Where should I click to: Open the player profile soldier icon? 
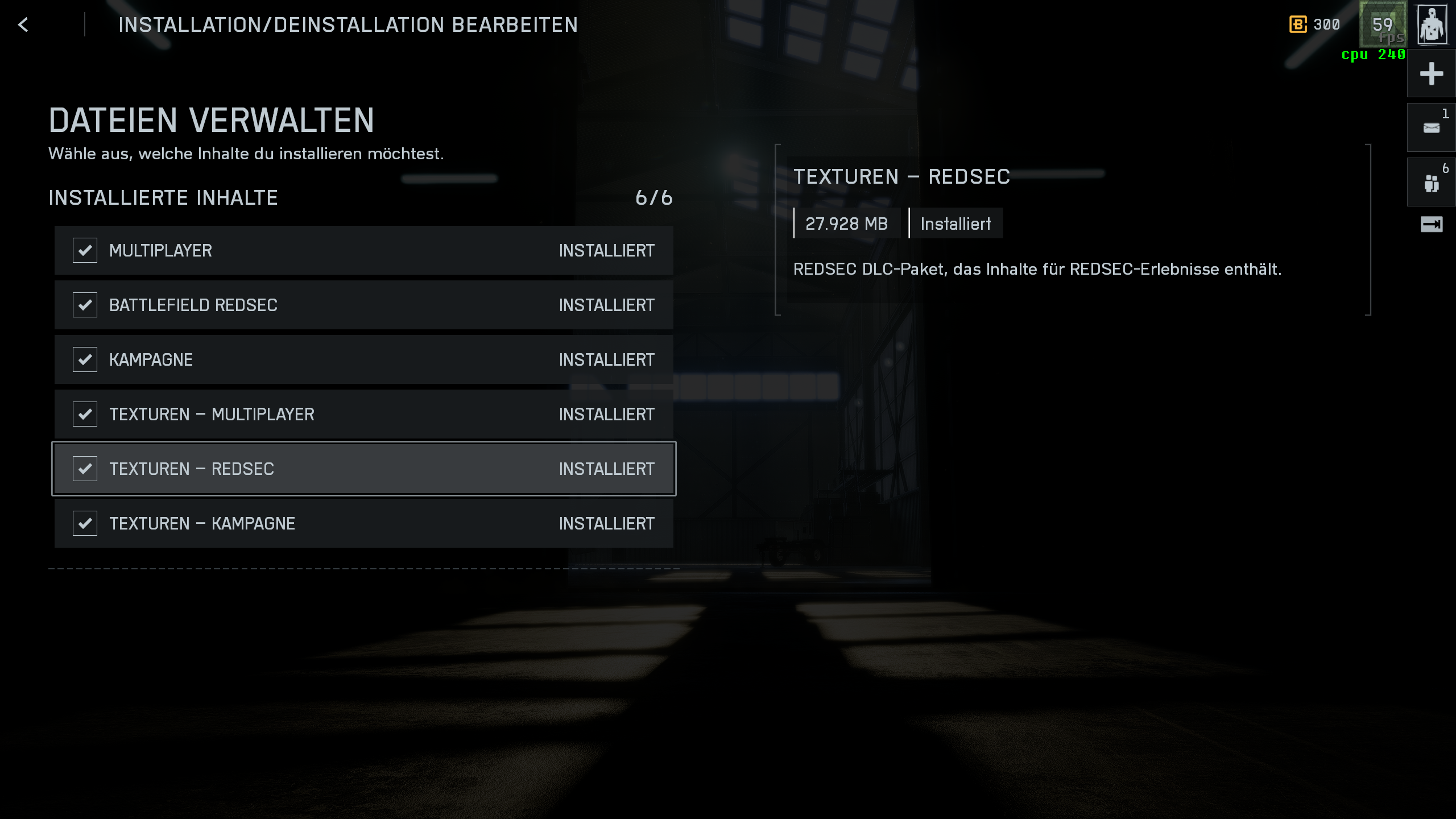click(1432, 24)
